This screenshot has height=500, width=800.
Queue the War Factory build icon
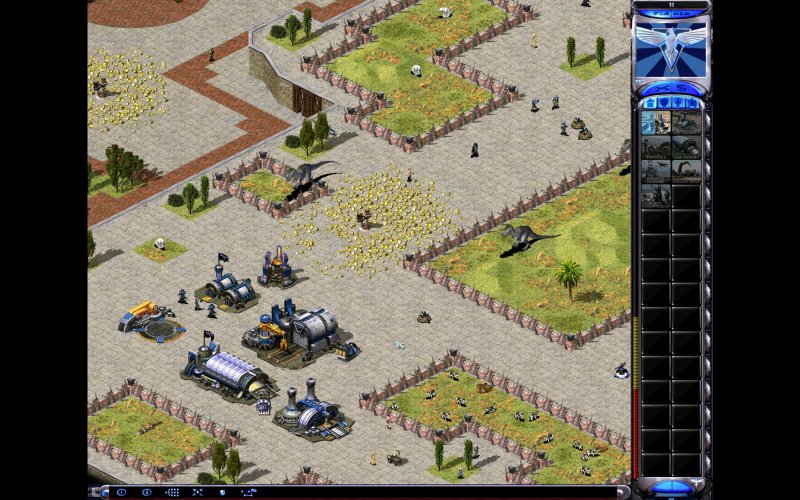tap(686, 148)
